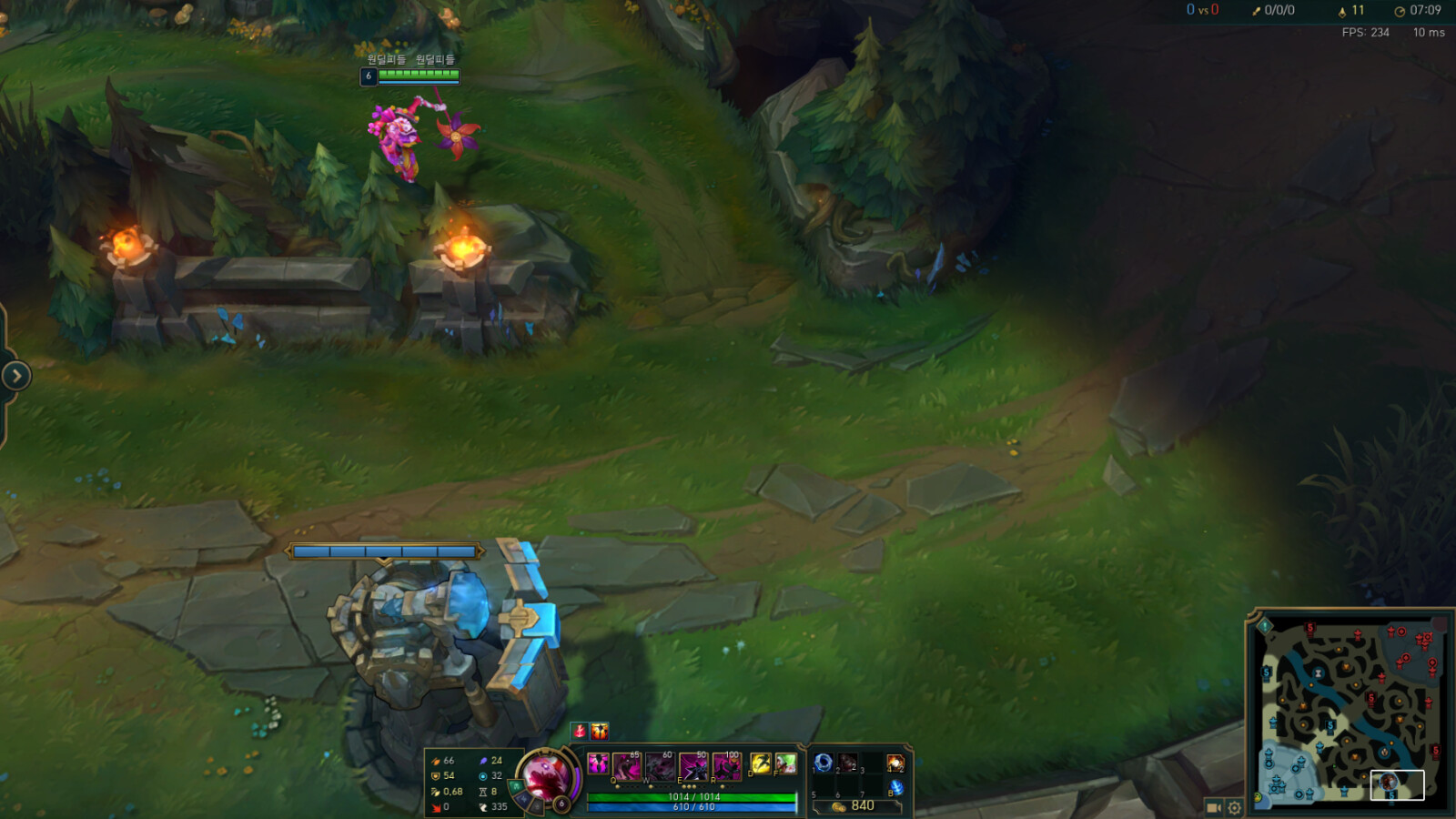Place a ward using the trinket slot
This screenshot has height=819, width=1456.
tap(895, 763)
